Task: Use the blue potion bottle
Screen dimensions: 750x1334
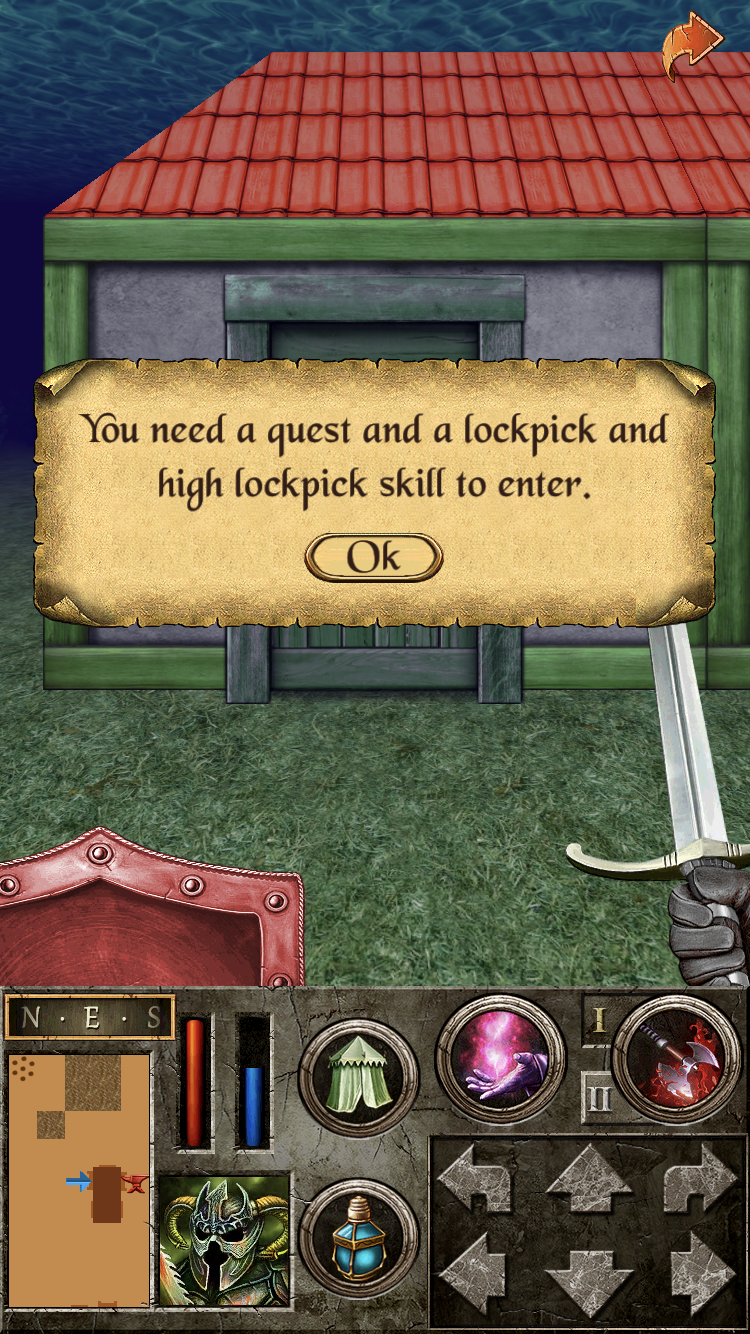Action: point(358,1239)
